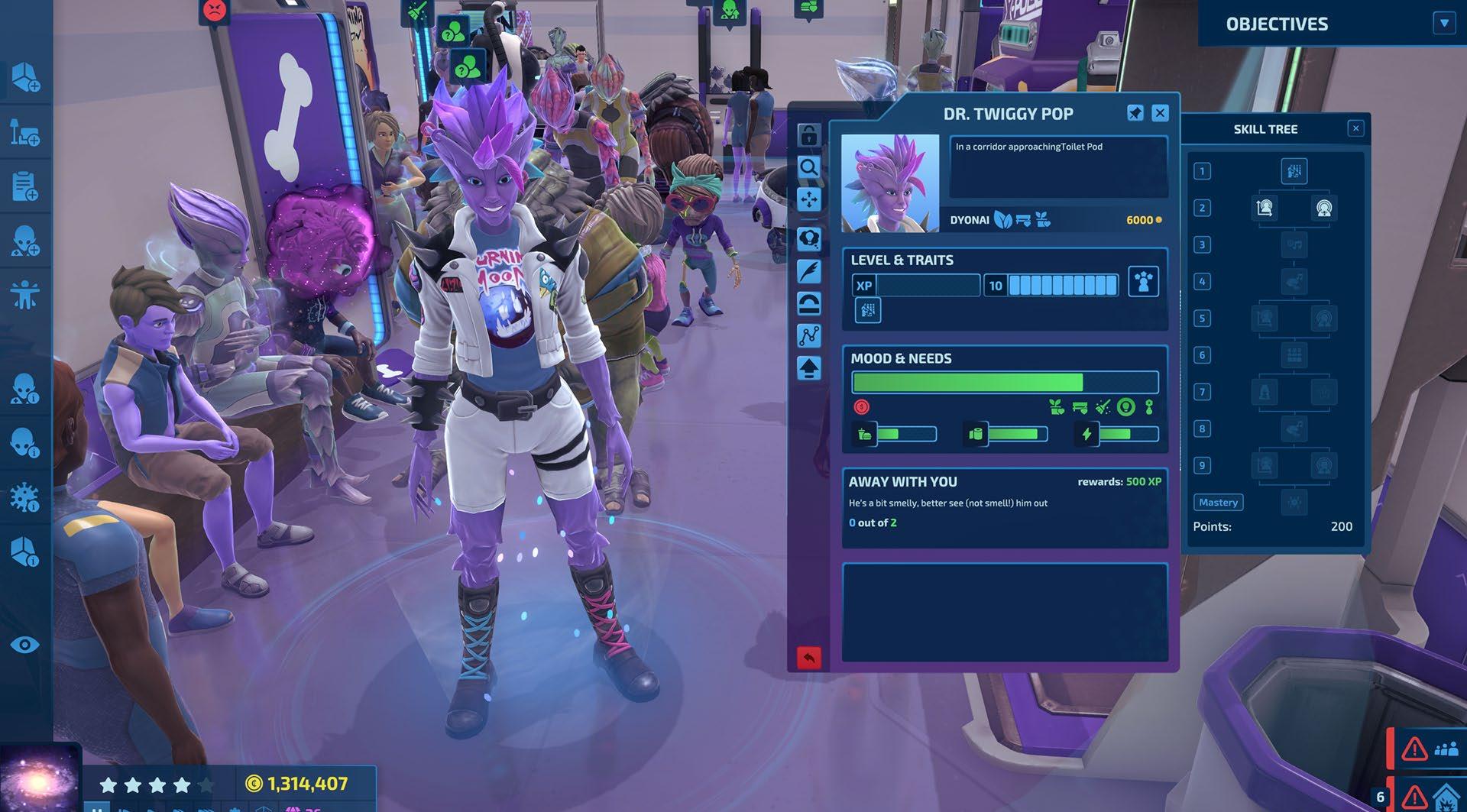Select the four-arrow move icon
The height and width of the screenshot is (812, 1467).
coord(808,200)
